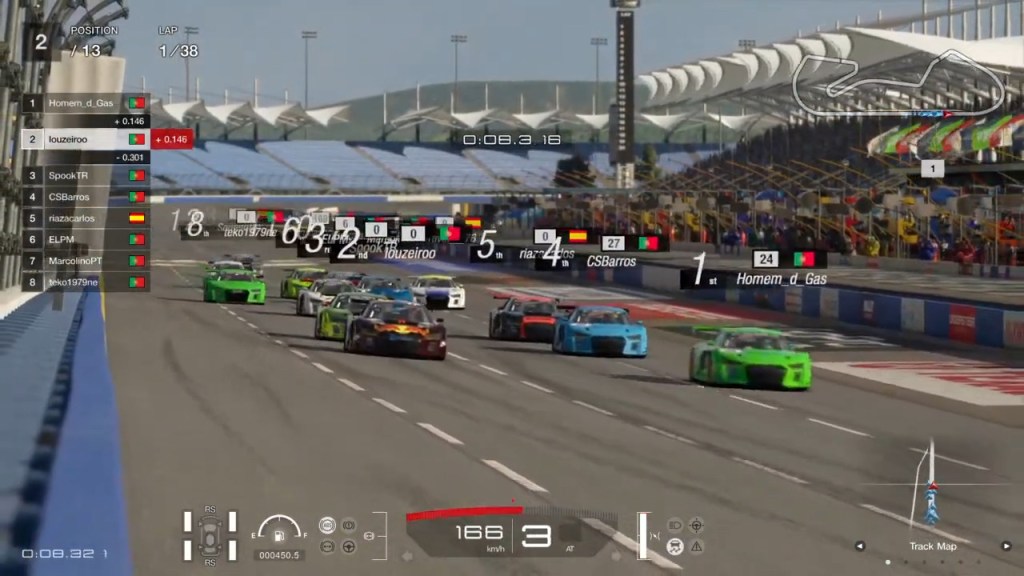Select the Track Map display label
This screenshot has width=1024, height=576.
(932, 546)
